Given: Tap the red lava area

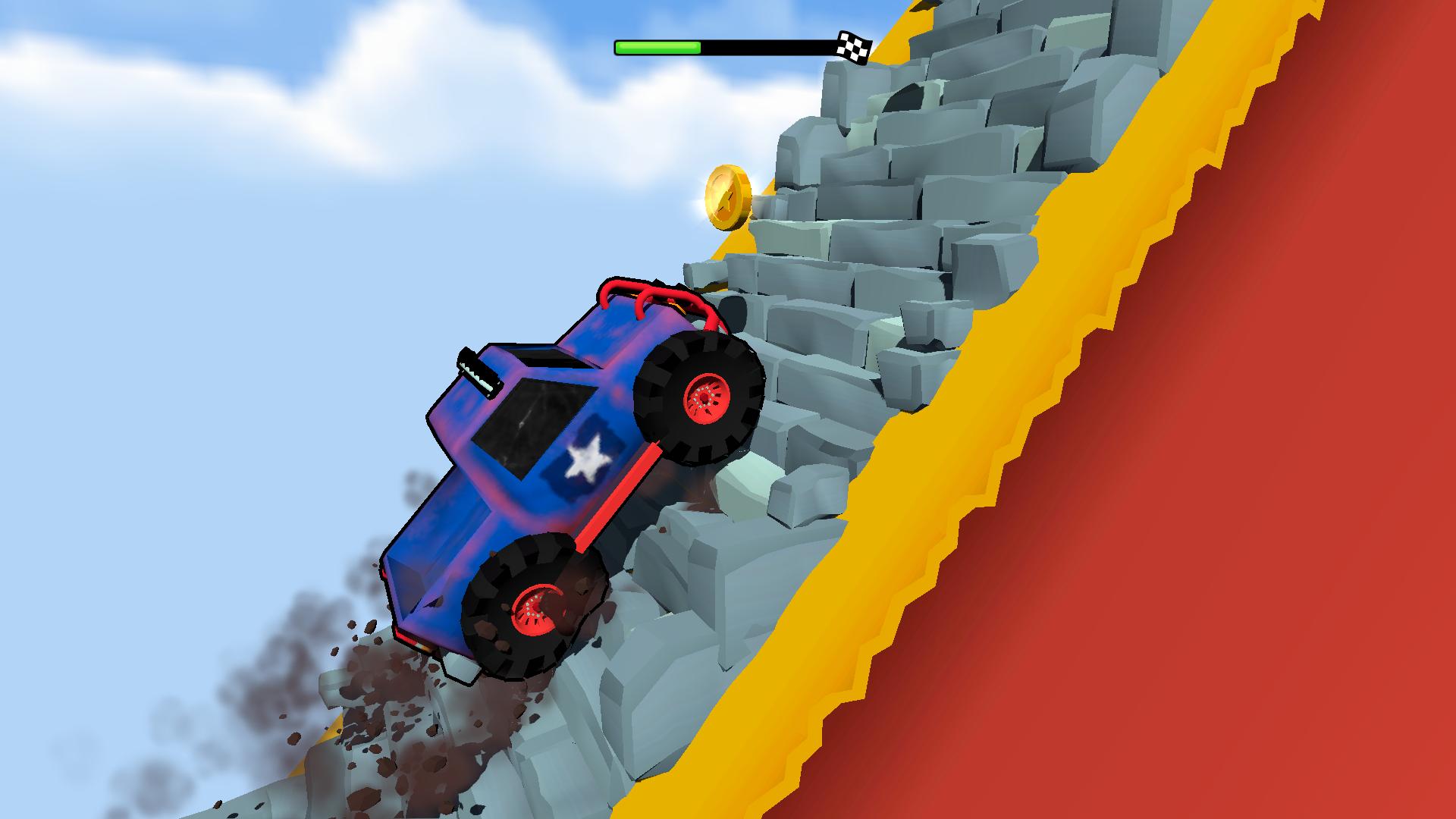Looking at the screenshot, I should click(x=1289, y=455).
